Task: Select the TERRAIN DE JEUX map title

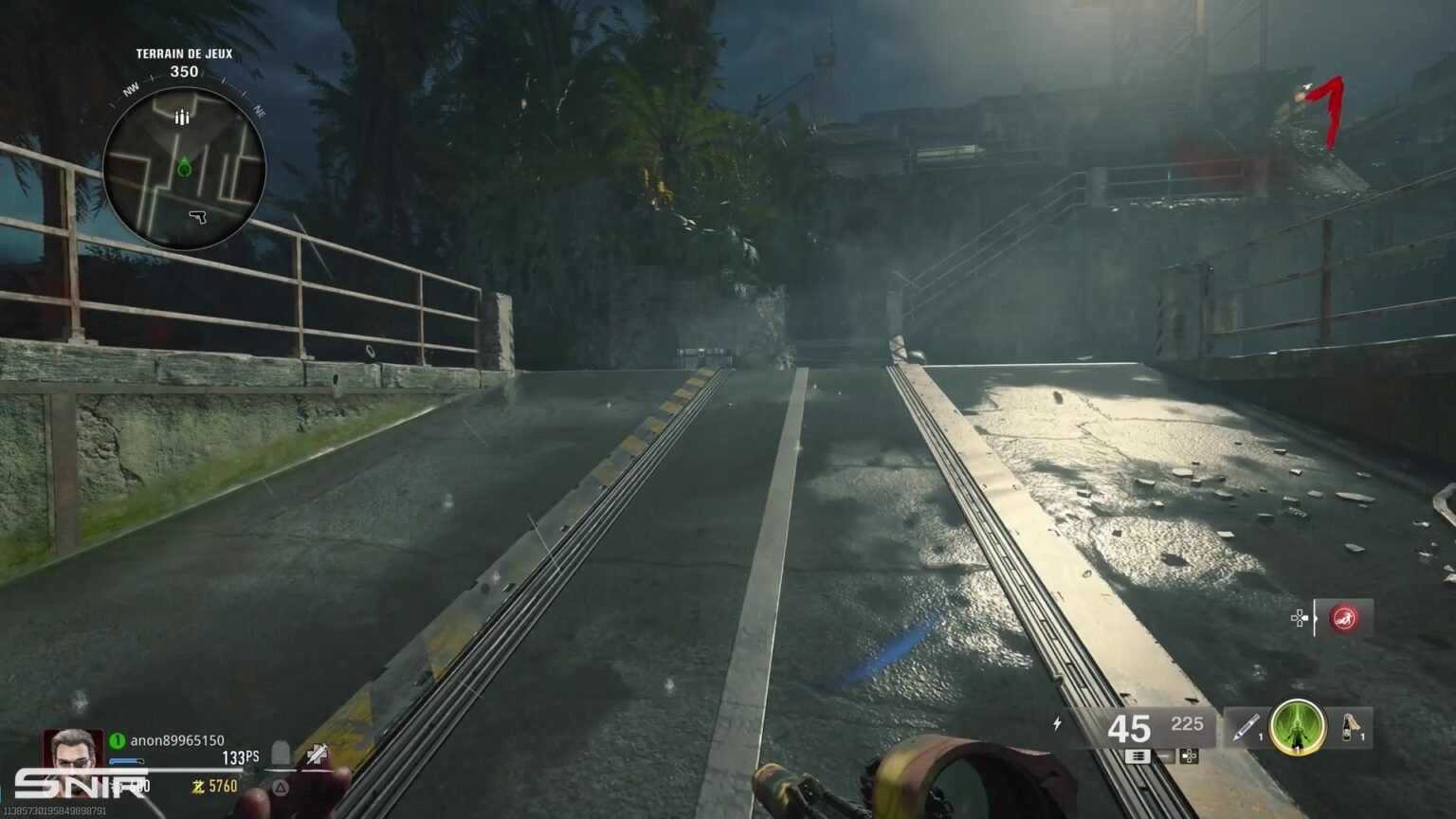Action: tap(183, 53)
